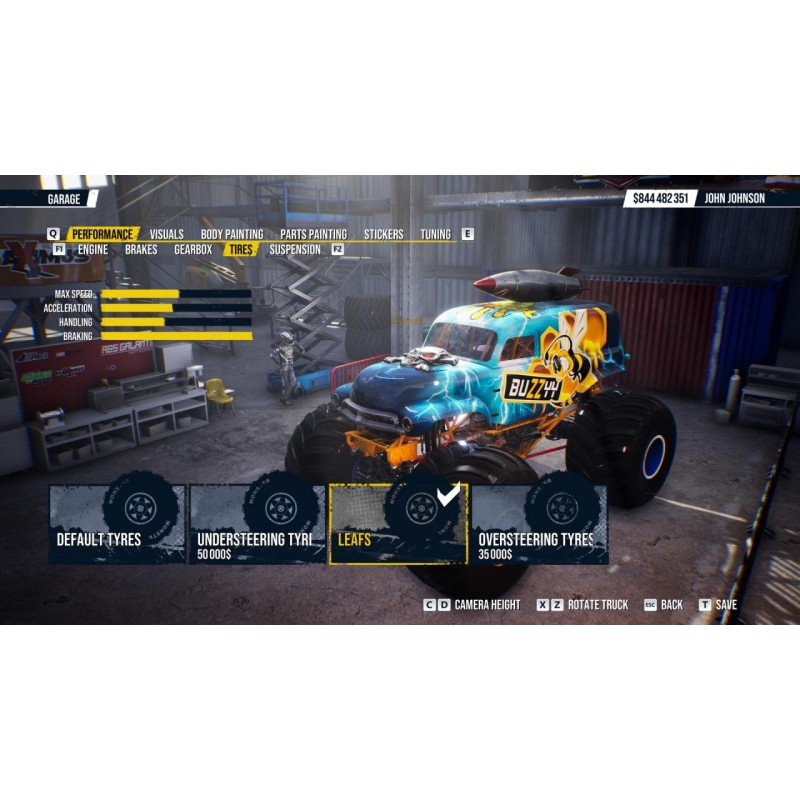This screenshot has height=800, width=800.
Task: Choose the Understeering Tyres for 50 000$
Action: click(258, 525)
